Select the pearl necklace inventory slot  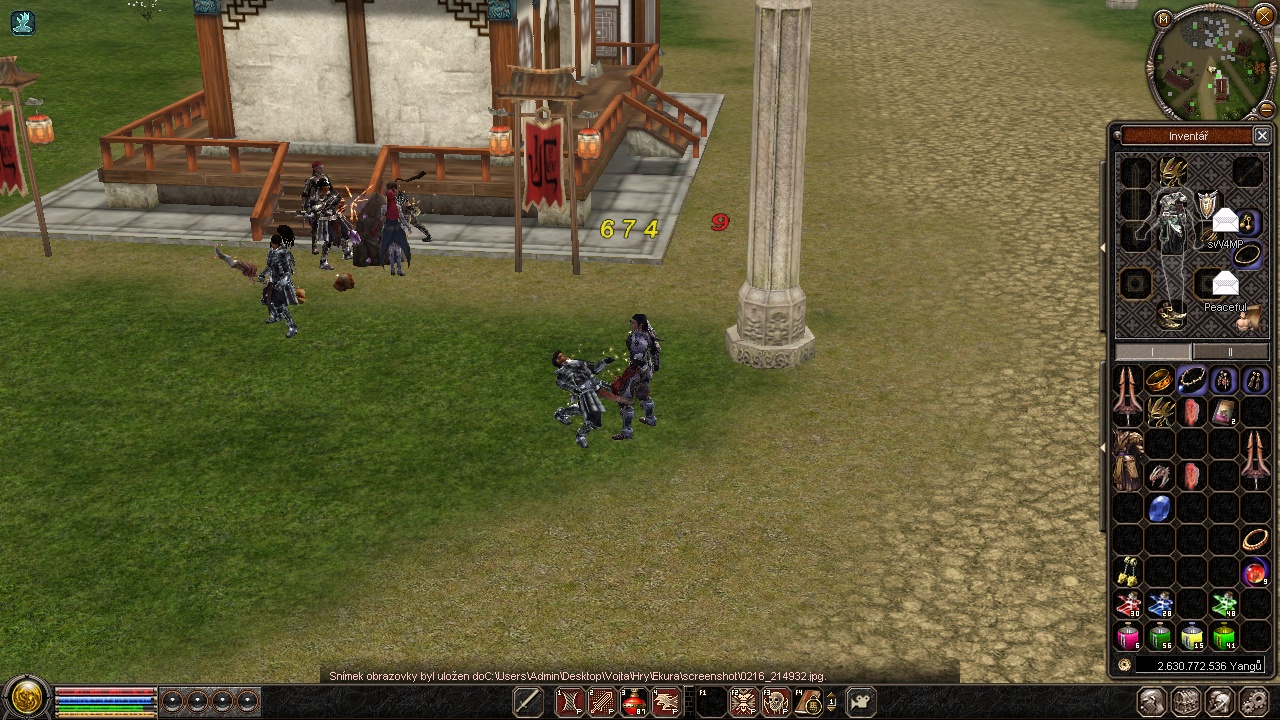1191,381
